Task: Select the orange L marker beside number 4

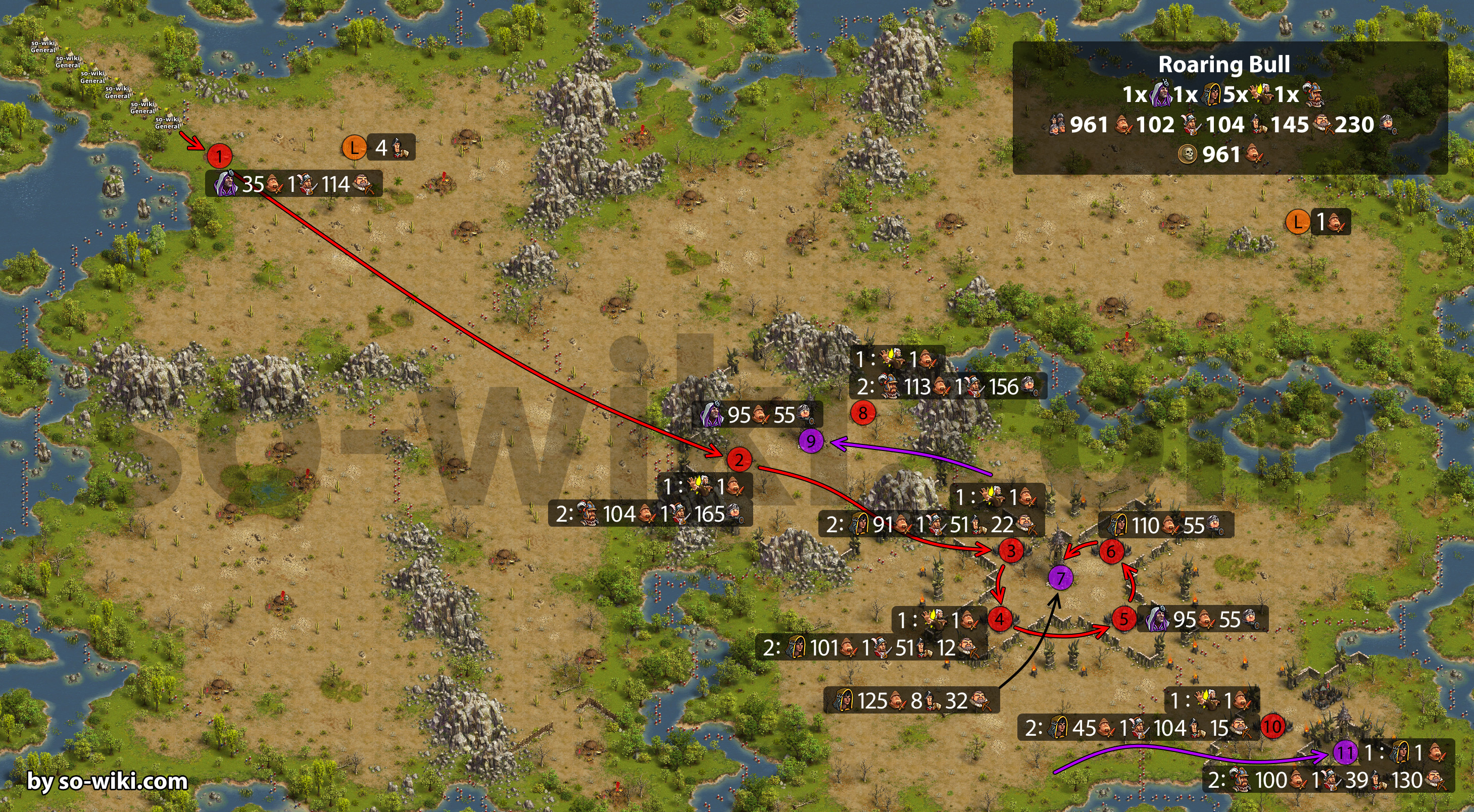Action: (354, 147)
